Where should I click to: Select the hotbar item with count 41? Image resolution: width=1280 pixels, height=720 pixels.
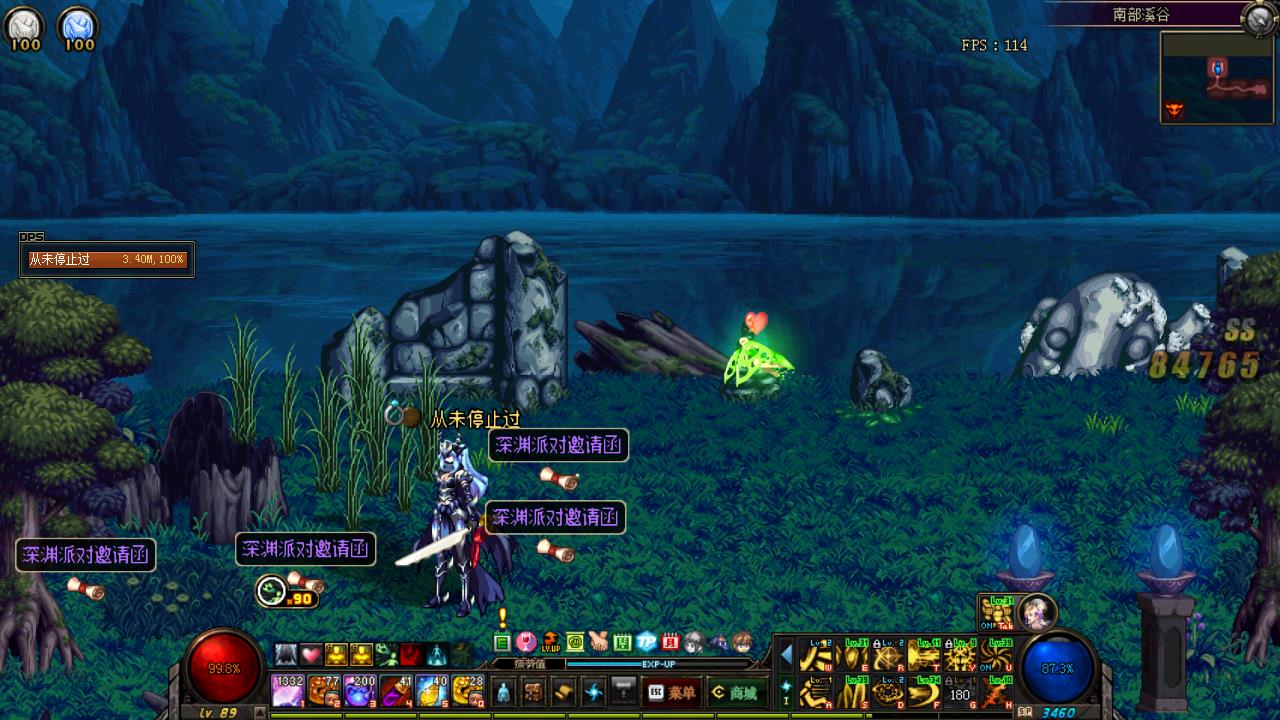point(395,691)
